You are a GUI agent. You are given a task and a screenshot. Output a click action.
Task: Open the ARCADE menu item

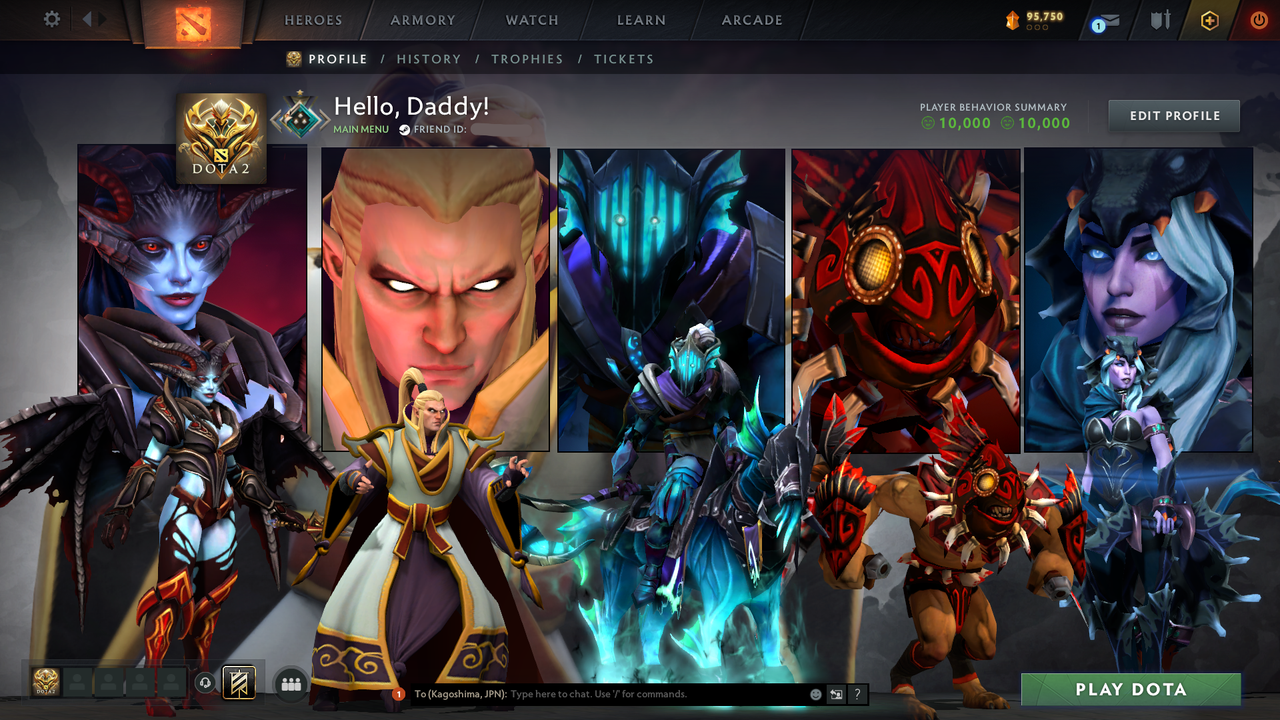751,20
